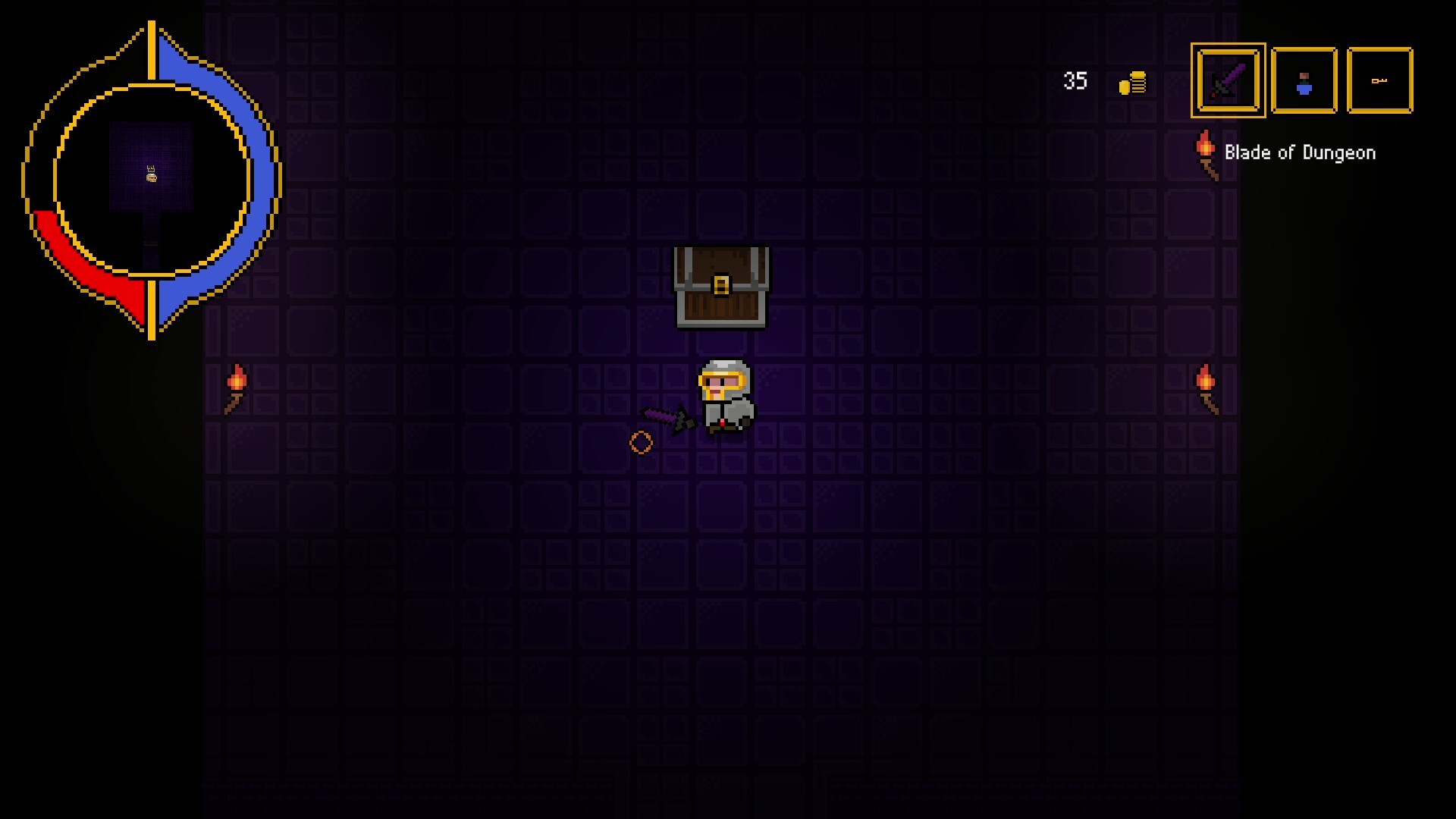The width and height of the screenshot is (1456, 819).
Task: Click the knight character sprite
Action: [x=724, y=394]
